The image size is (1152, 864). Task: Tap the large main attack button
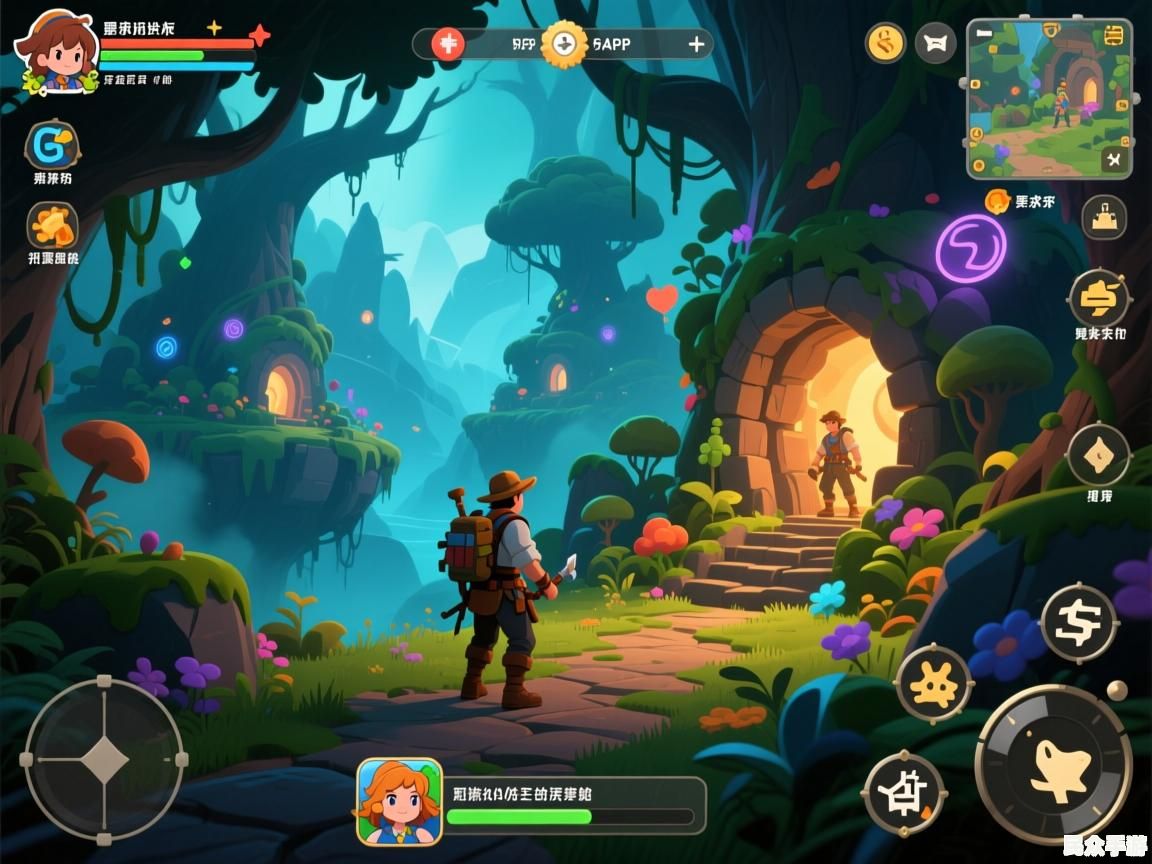(x=1053, y=765)
